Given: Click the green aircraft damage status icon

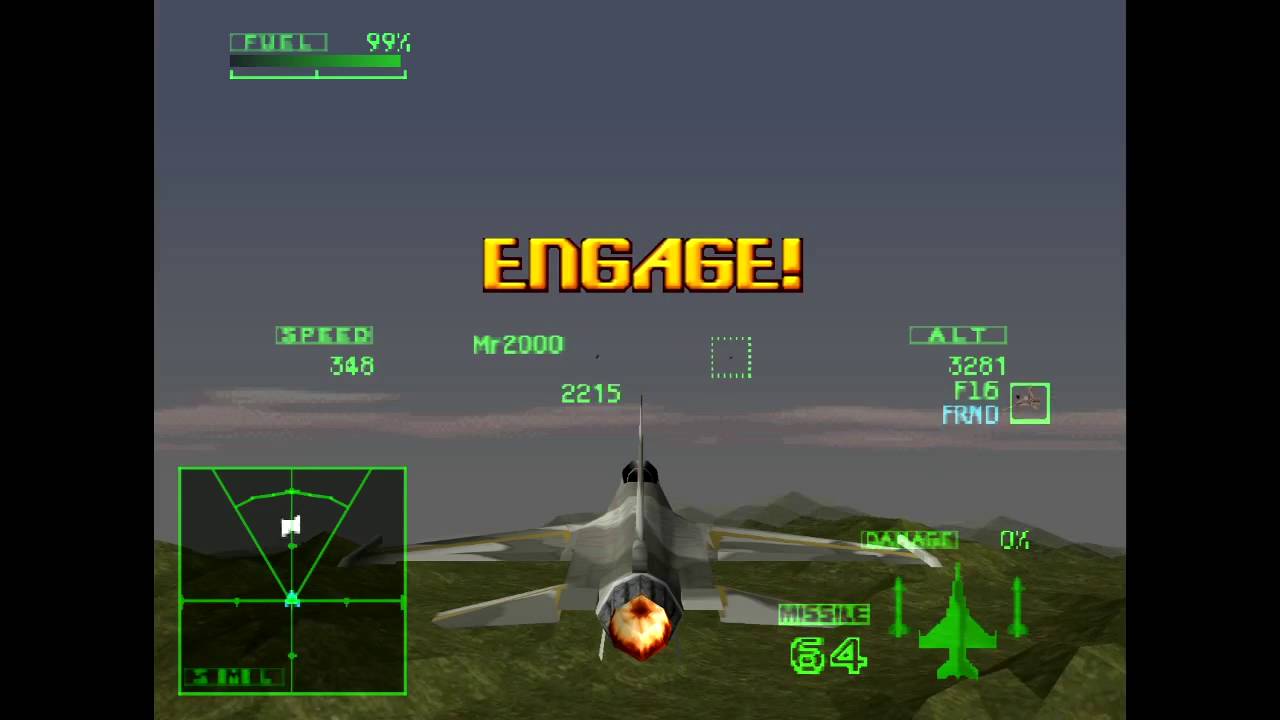Looking at the screenshot, I should point(957,623).
